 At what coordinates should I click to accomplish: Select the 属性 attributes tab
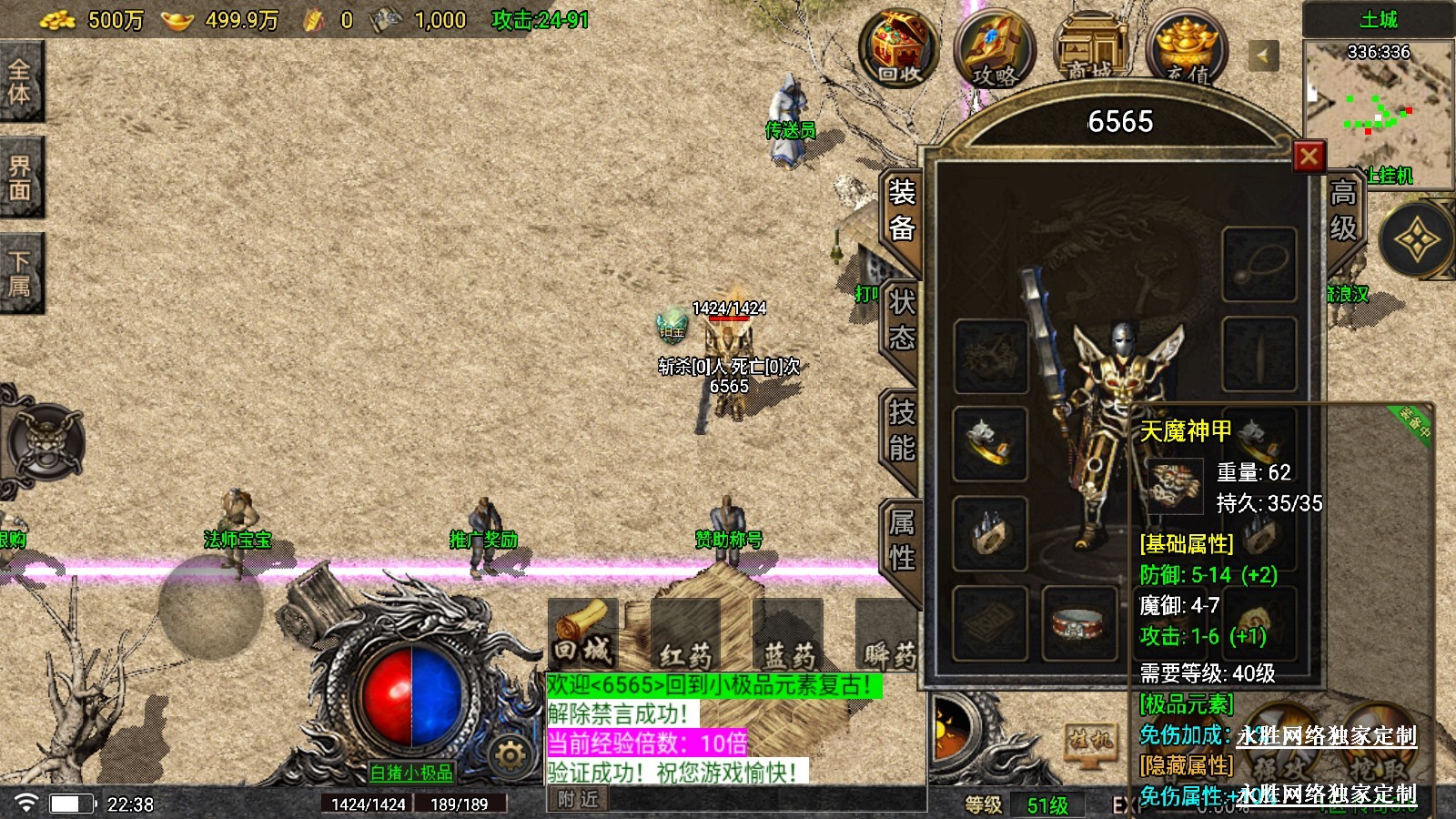pos(901,540)
